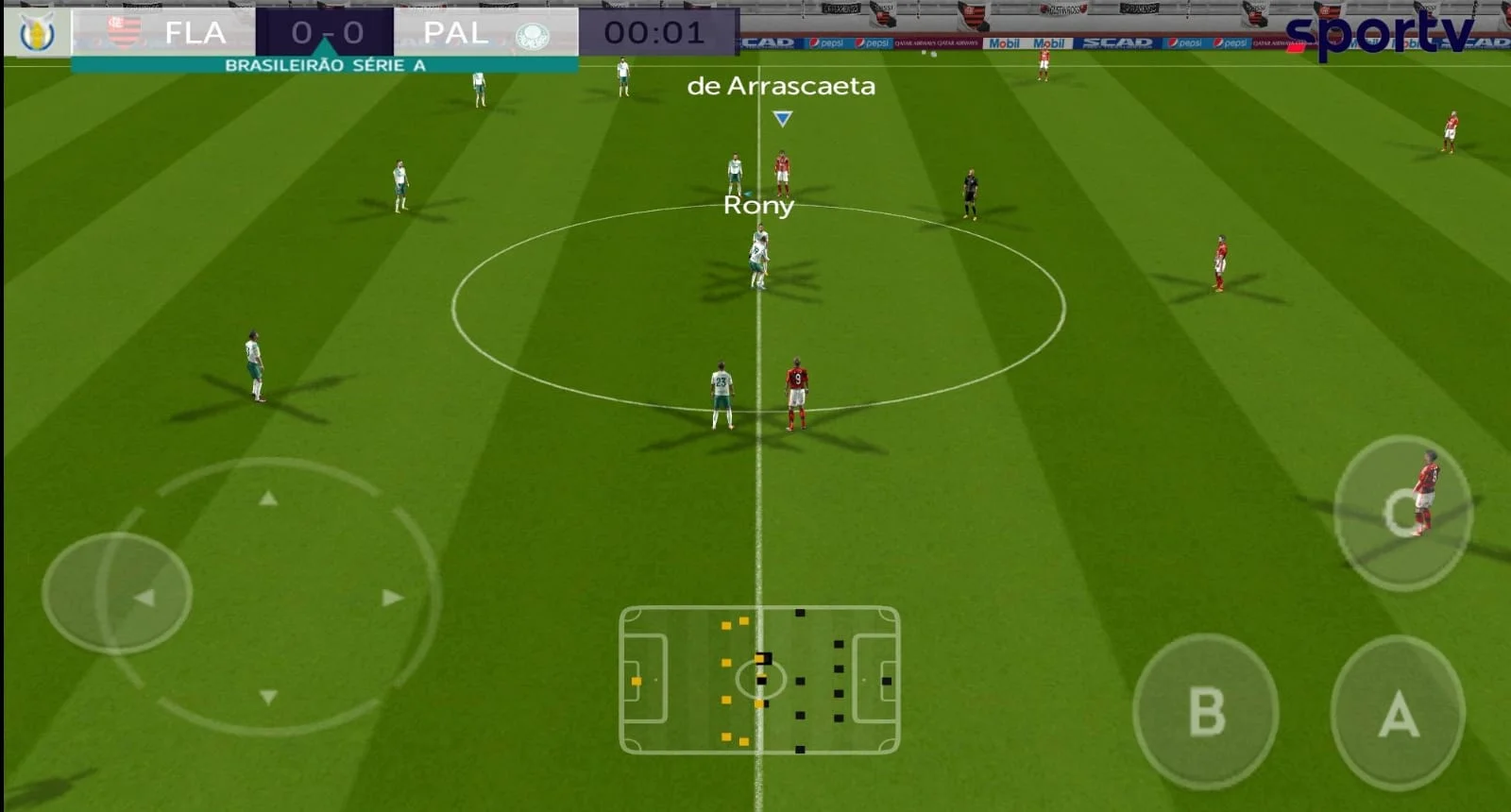The height and width of the screenshot is (812, 1511).
Task: Tap the right arrow on the virtual joystick
Action: pyautogui.click(x=393, y=598)
